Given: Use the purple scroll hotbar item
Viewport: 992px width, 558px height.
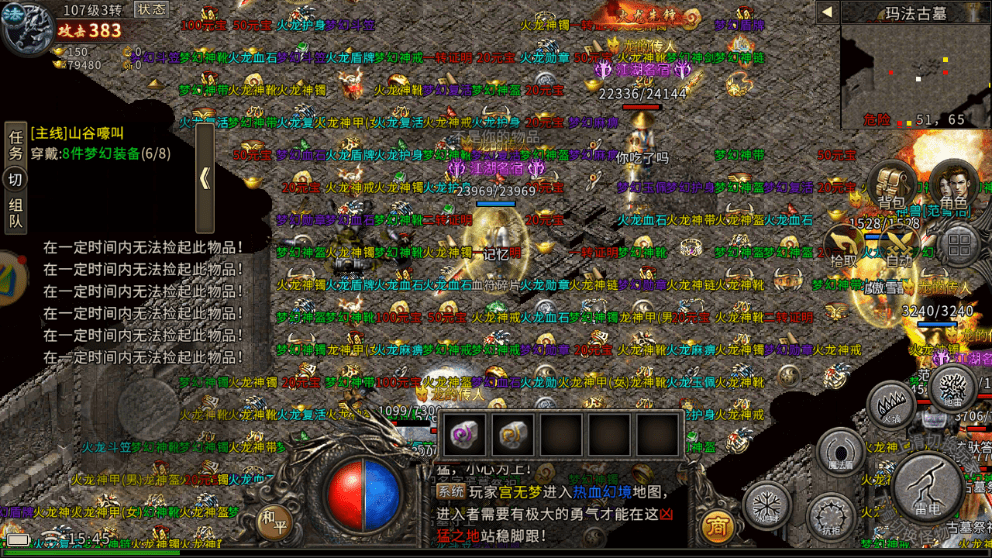Looking at the screenshot, I should point(464,435).
